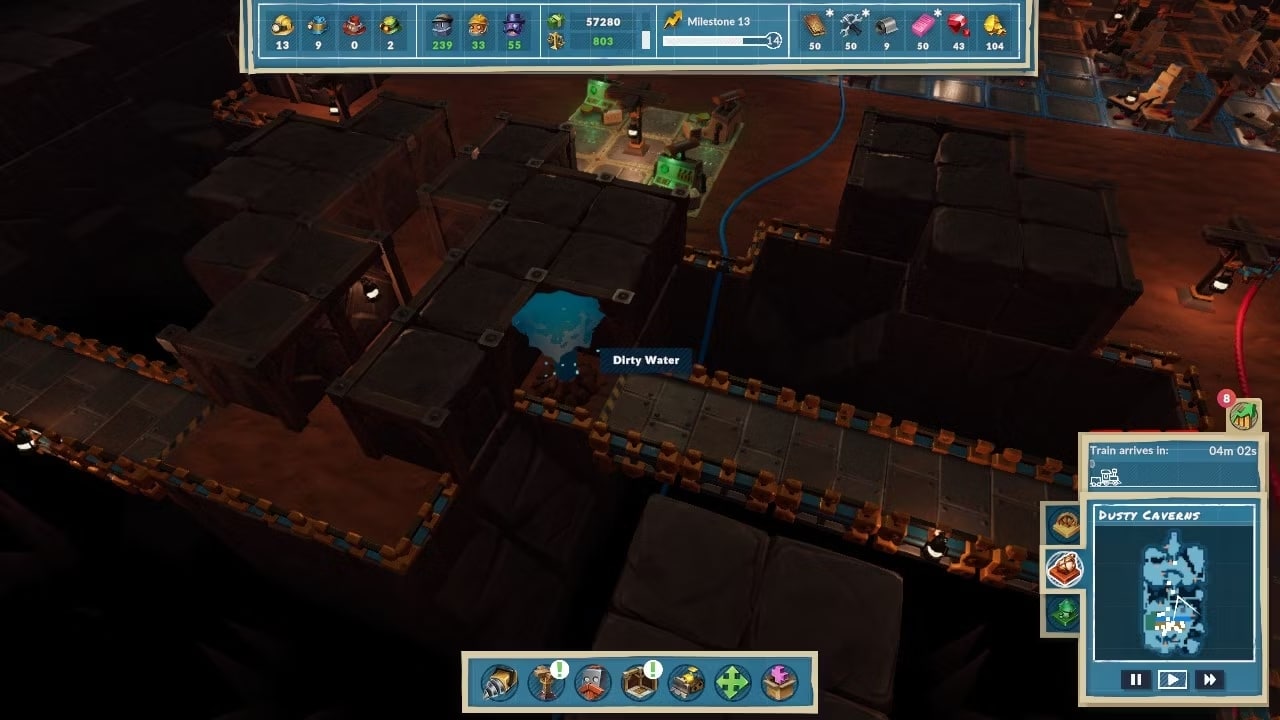Pause the game with the pause button

click(x=1137, y=678)
